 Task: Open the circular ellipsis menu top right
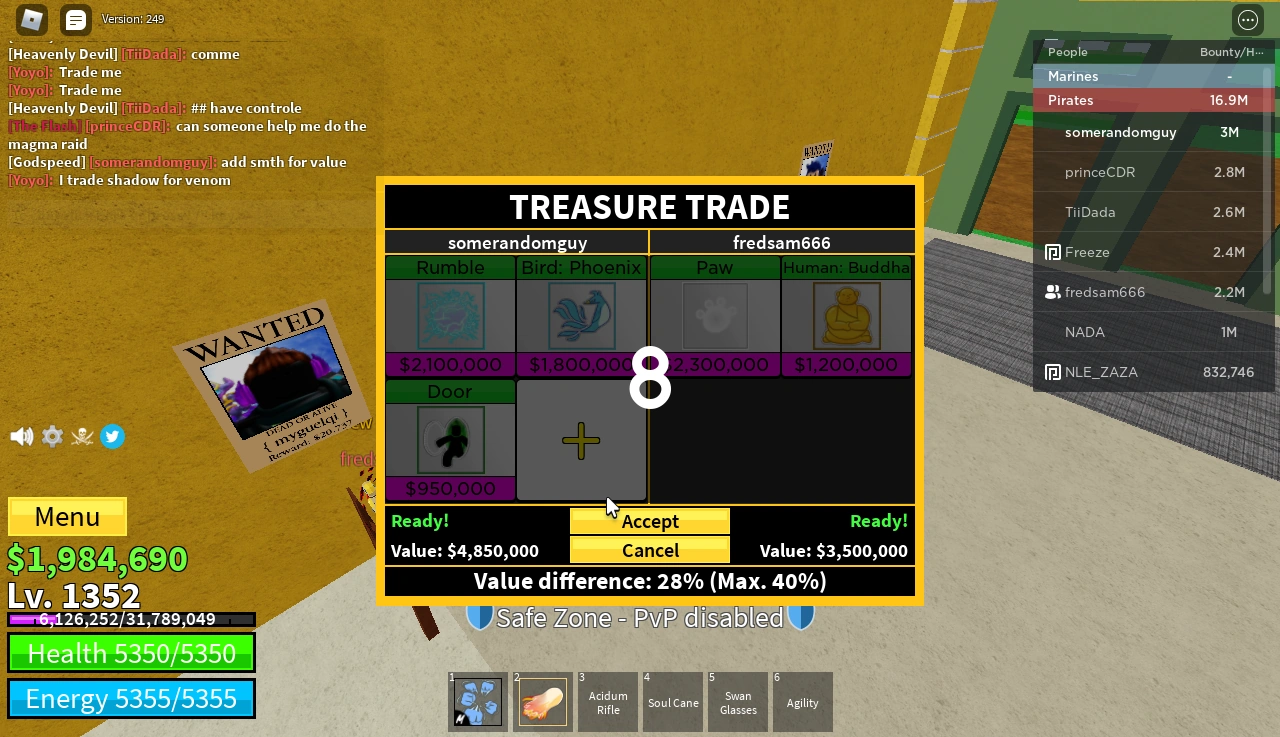point(1247,19)
